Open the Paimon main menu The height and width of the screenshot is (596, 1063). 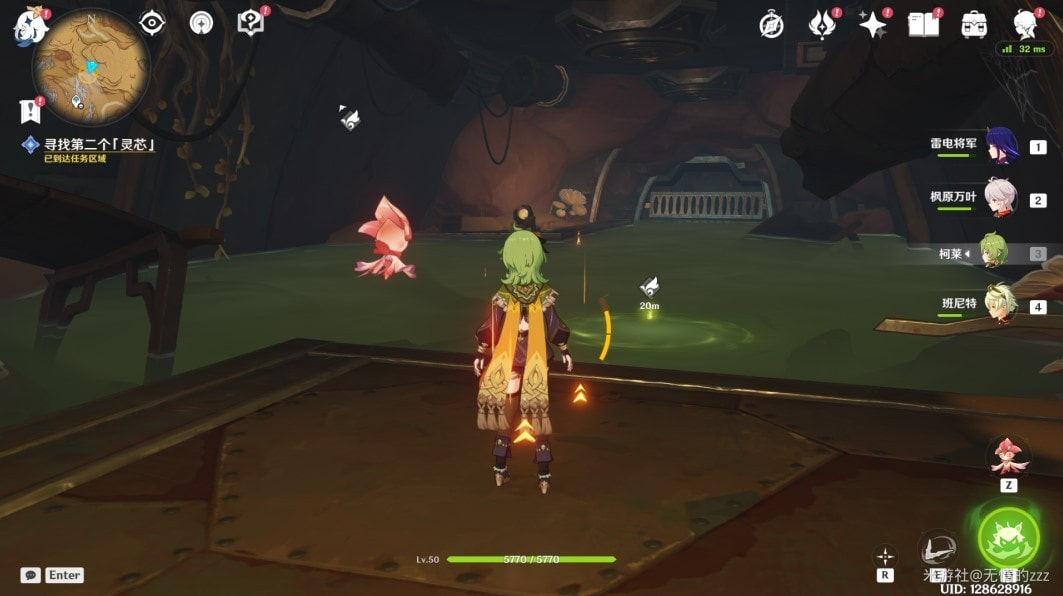pyautogui.click(x=31, y=25)
